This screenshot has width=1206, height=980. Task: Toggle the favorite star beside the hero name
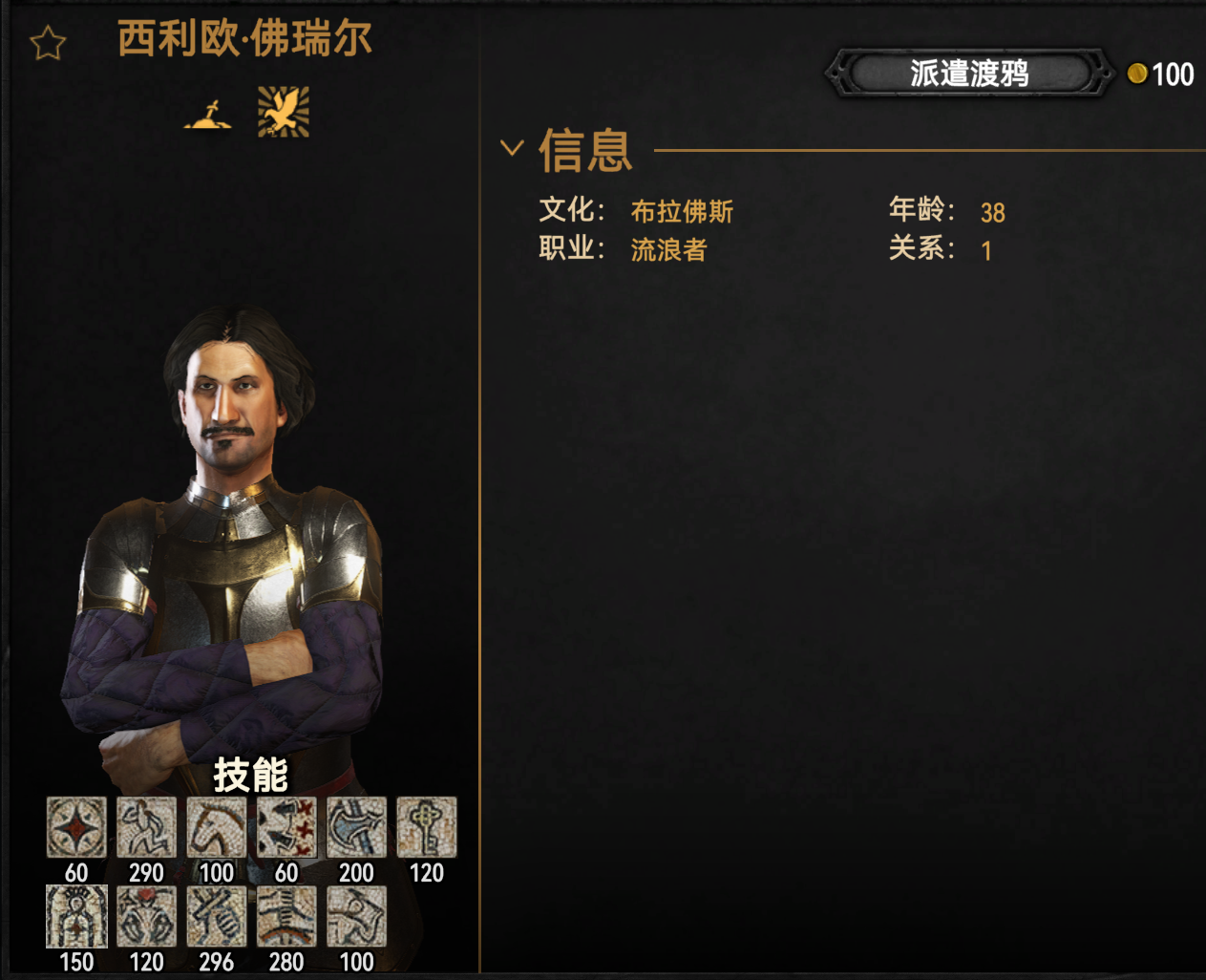click(48, 43)
